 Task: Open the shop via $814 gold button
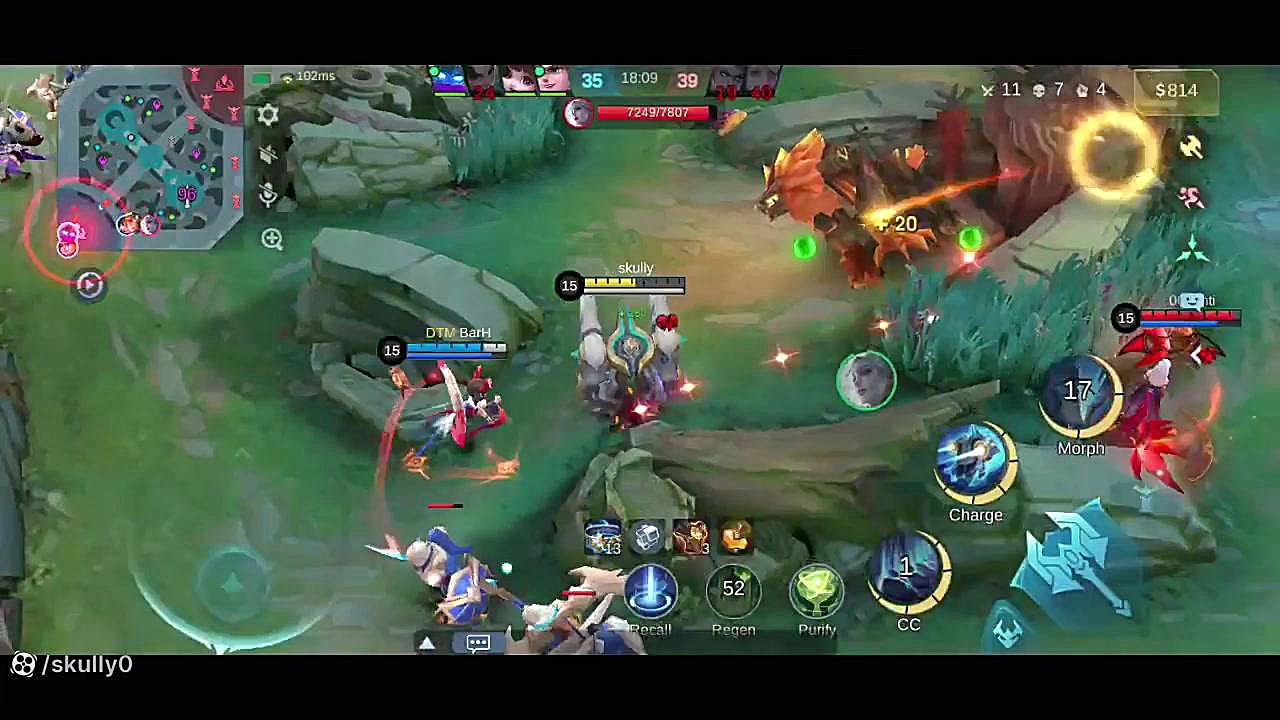coord(1176,90)
